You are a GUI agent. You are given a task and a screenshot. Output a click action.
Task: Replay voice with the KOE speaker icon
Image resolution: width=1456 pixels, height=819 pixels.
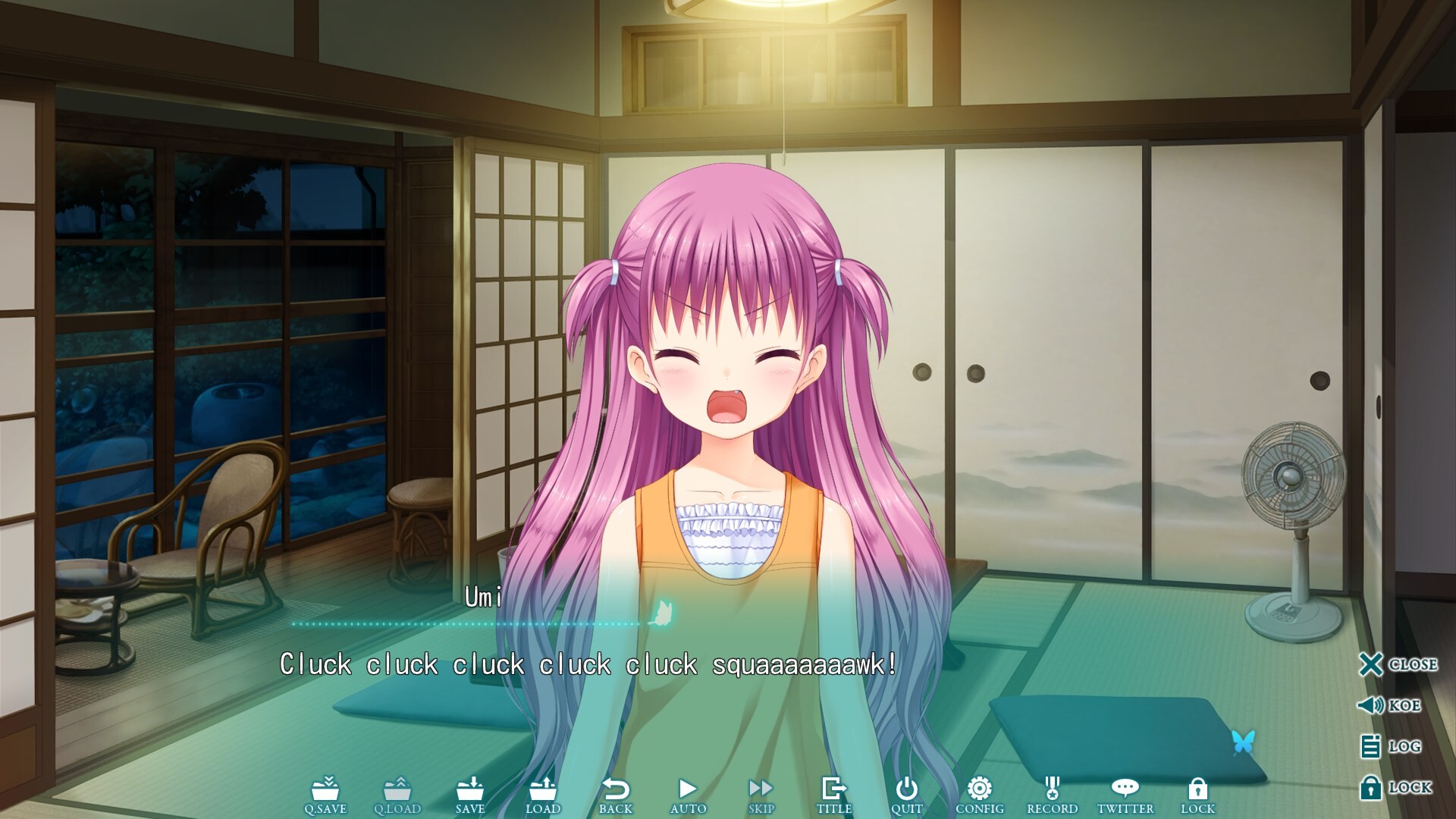1373,704
